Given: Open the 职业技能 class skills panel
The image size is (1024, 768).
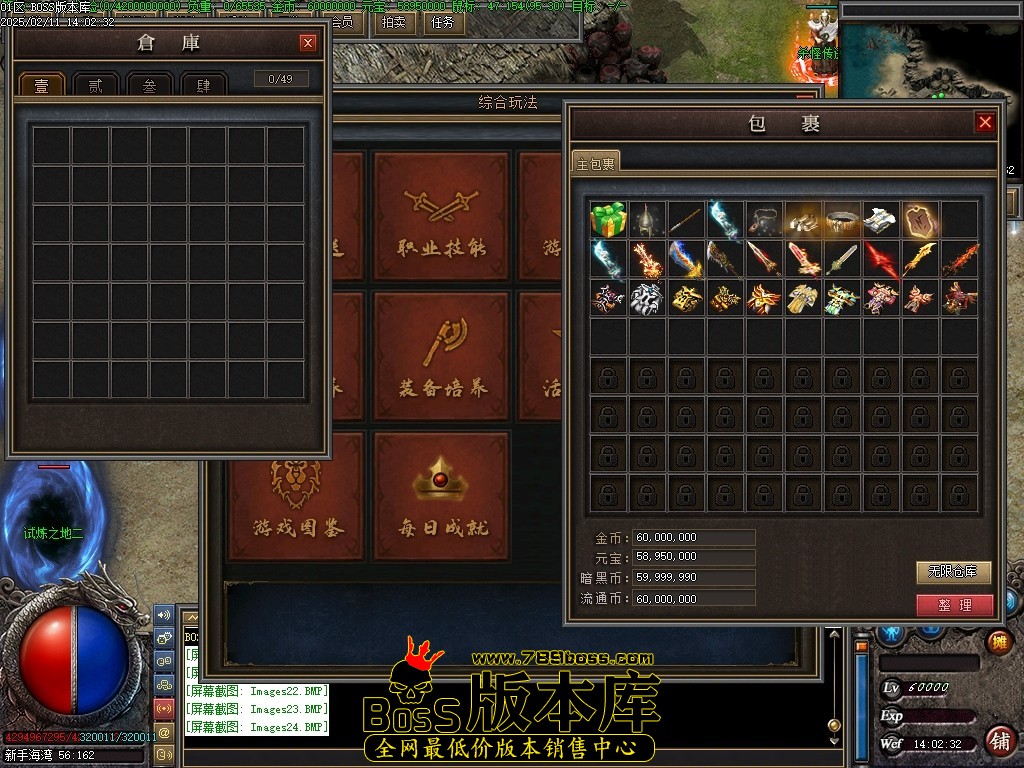Looking at the screenshot, I should pos(442,216).
